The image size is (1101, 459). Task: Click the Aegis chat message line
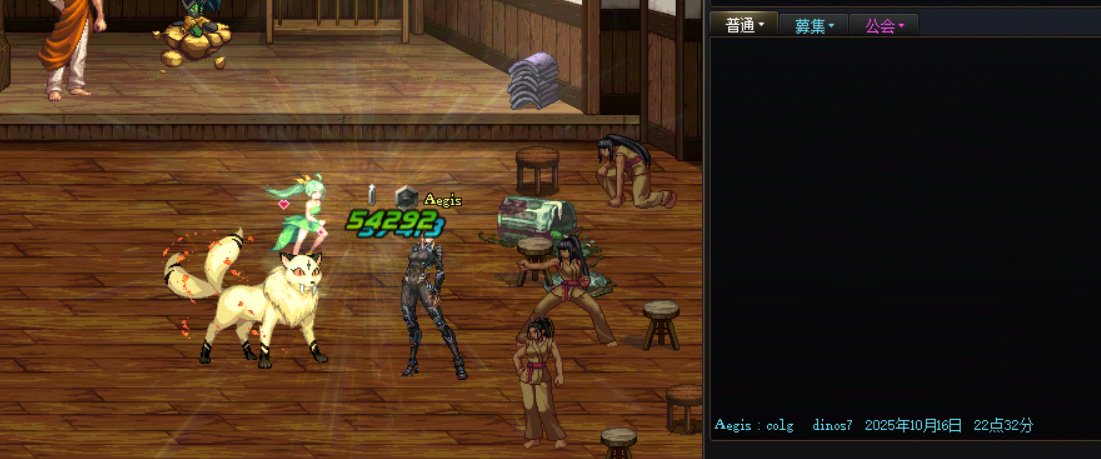coord(873,425)
